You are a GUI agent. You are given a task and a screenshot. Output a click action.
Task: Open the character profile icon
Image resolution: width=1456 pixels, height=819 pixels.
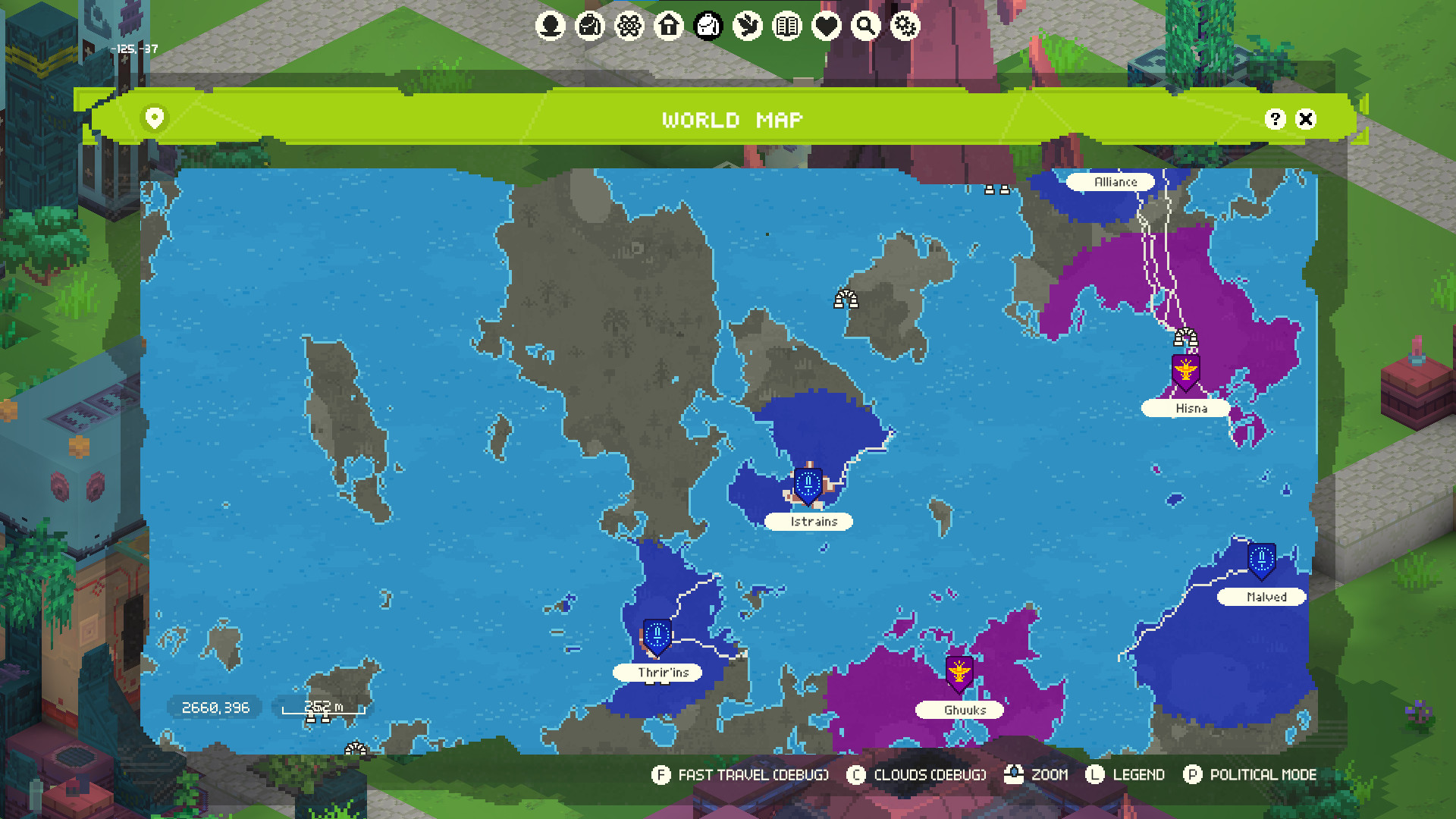550,27
